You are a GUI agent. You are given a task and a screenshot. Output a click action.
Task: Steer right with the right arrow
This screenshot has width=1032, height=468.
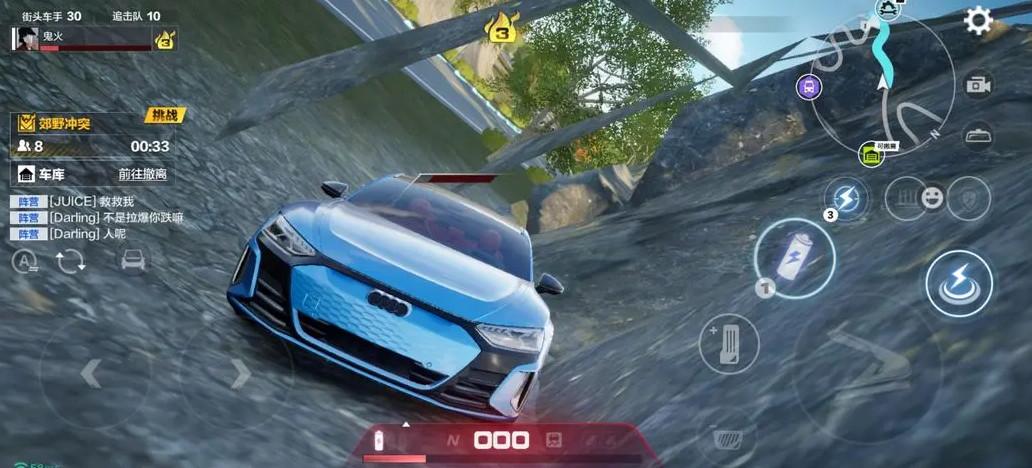pos(240,374)
